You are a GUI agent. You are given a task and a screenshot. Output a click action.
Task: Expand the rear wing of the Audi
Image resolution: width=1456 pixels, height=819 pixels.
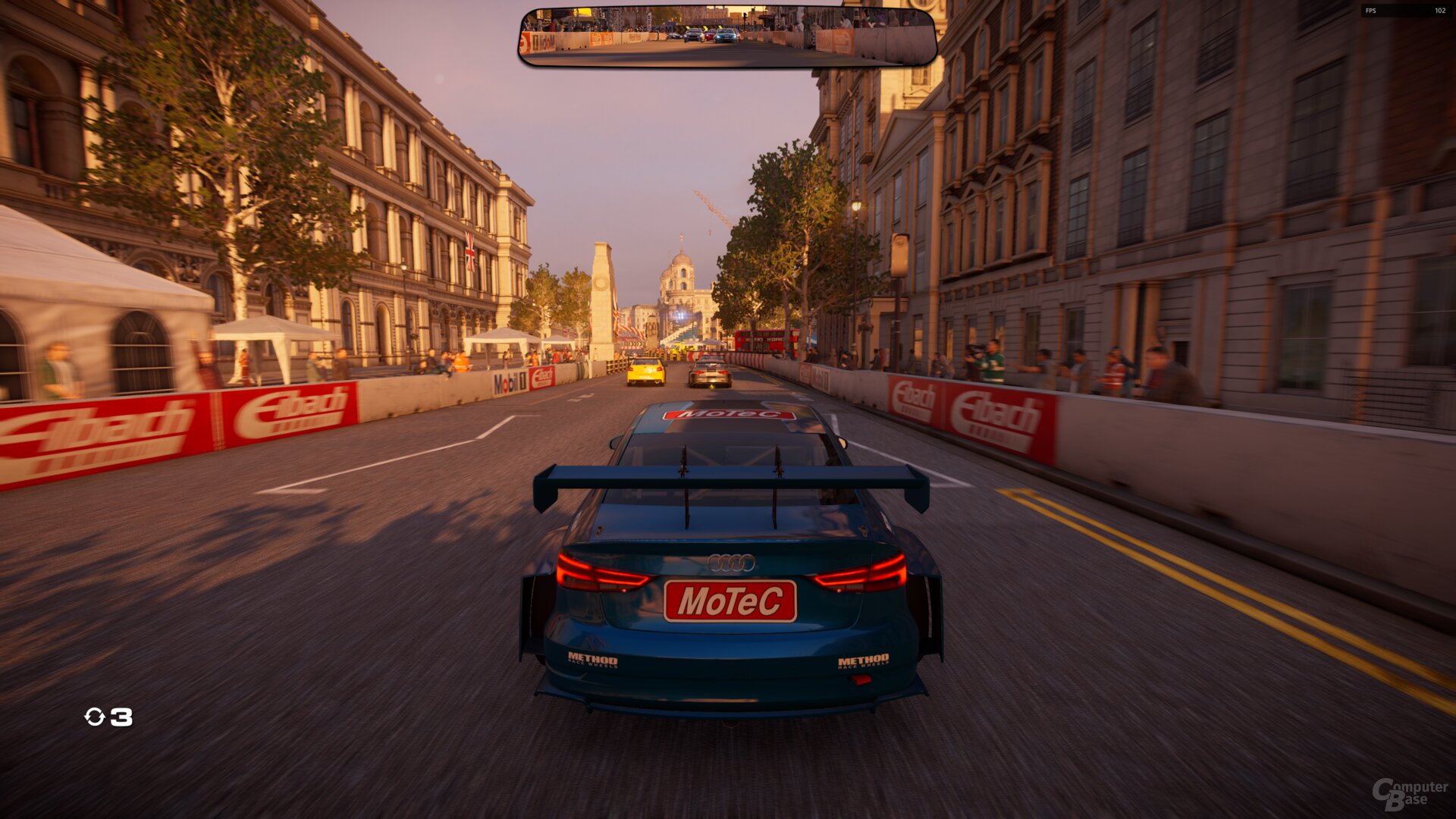pyautogui.click(x=732, y=478)
